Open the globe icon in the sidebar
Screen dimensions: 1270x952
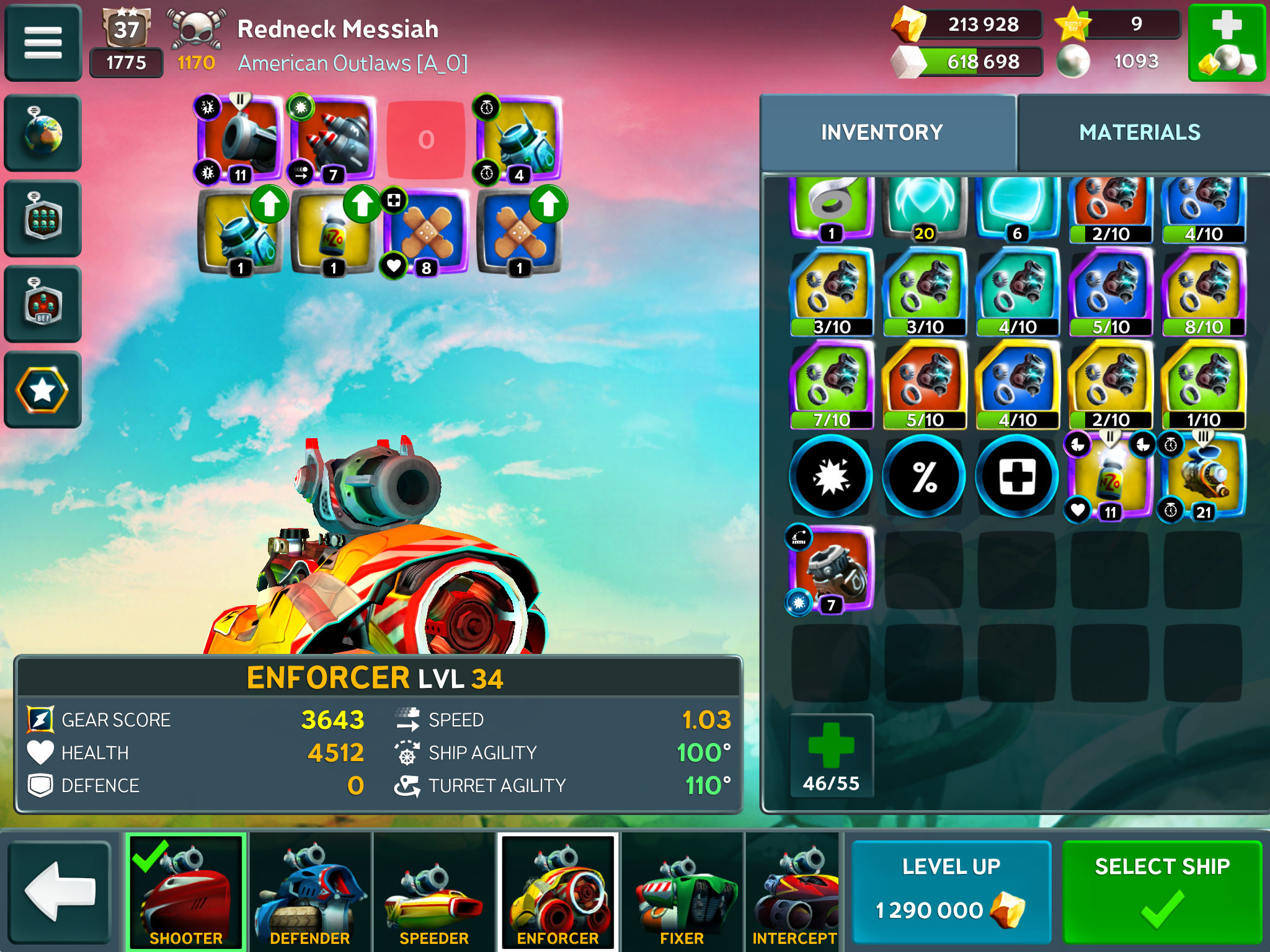[x=43, y=133]
